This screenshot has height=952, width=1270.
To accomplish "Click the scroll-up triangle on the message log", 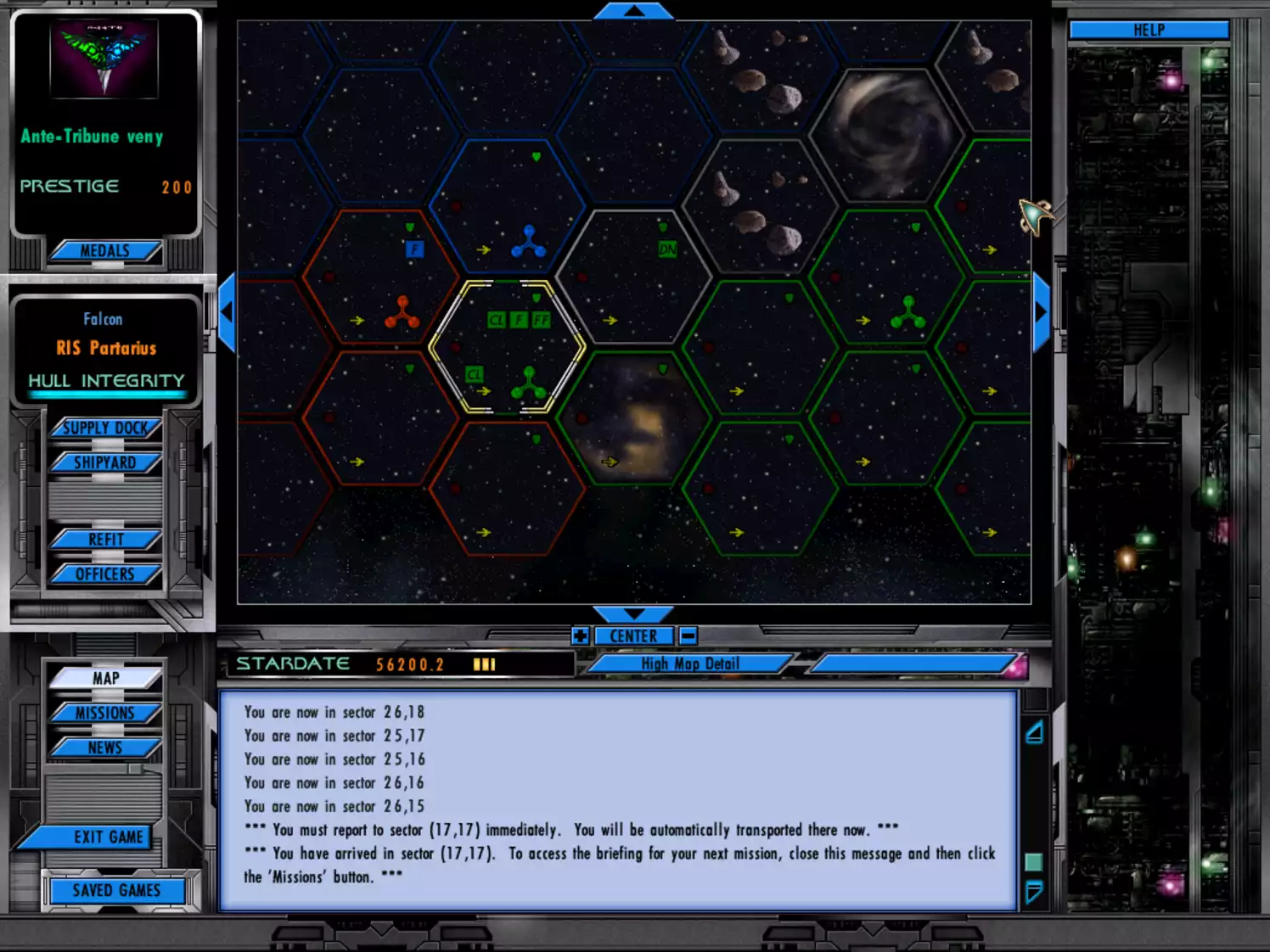I will coord(1033,731).
